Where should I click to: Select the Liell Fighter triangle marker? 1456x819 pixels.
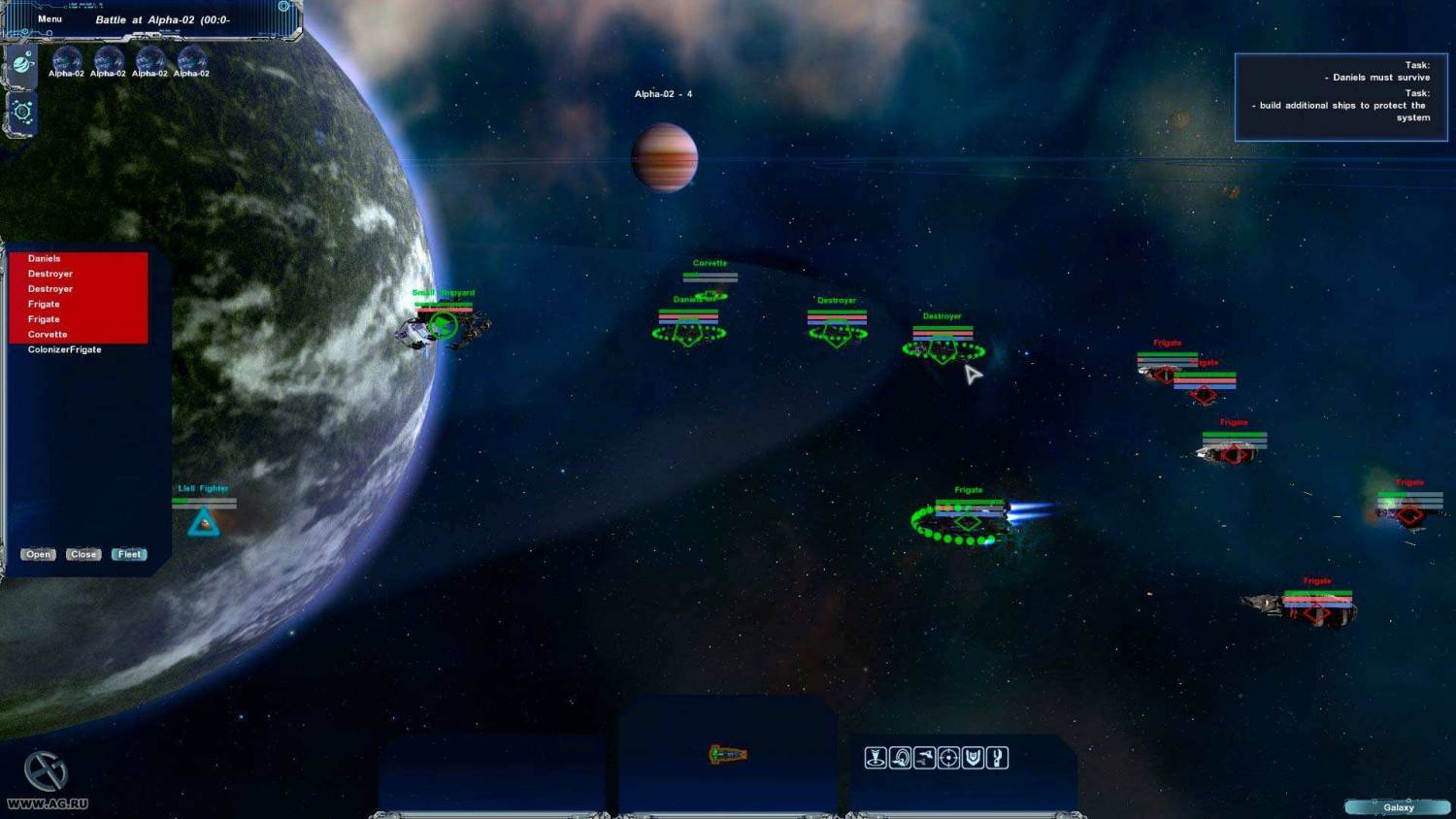click(x=203, y=524)
